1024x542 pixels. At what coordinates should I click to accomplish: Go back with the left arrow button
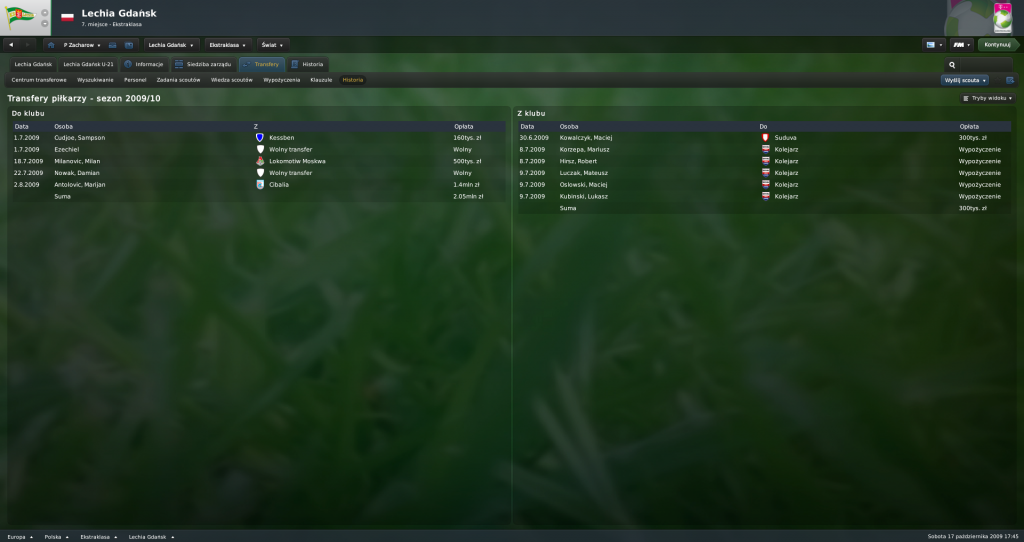point(11,45)
